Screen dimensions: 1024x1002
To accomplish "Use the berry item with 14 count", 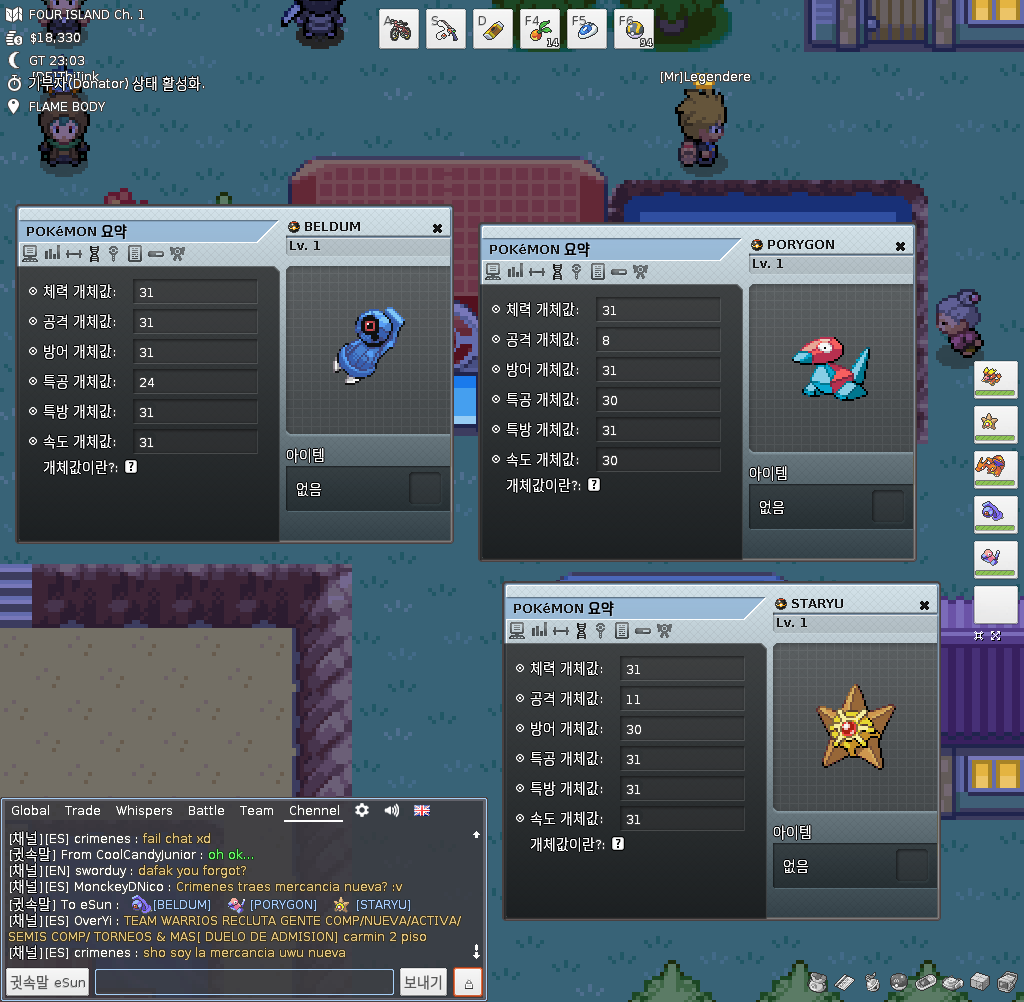I will 539,29.
